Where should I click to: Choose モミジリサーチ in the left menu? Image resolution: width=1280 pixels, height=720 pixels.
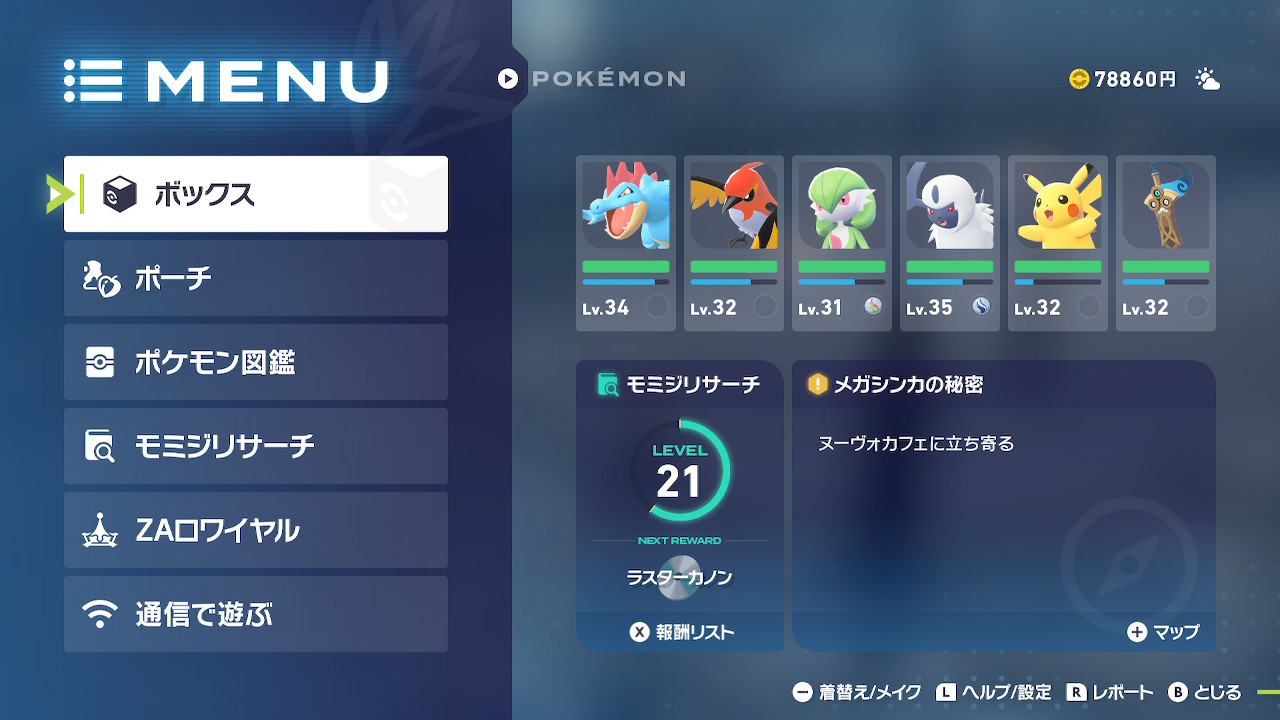(x=255, y=446)
